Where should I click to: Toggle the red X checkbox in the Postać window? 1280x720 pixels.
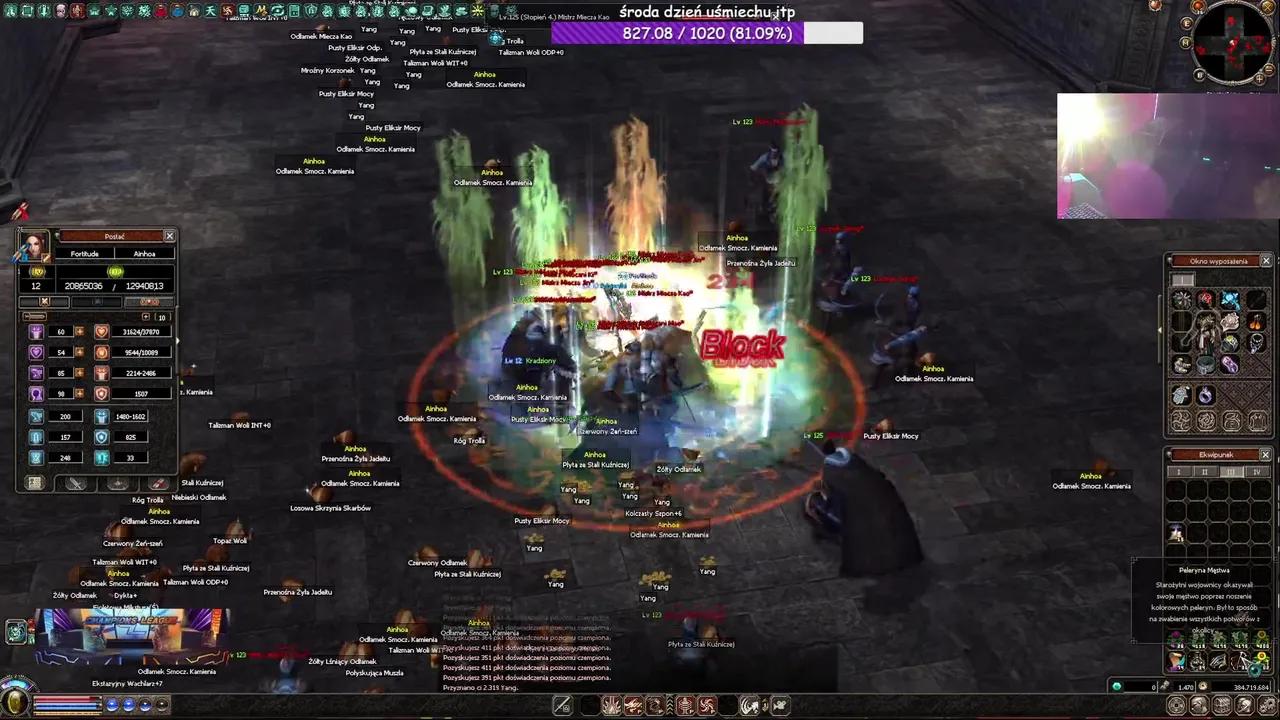coord(44,300)
